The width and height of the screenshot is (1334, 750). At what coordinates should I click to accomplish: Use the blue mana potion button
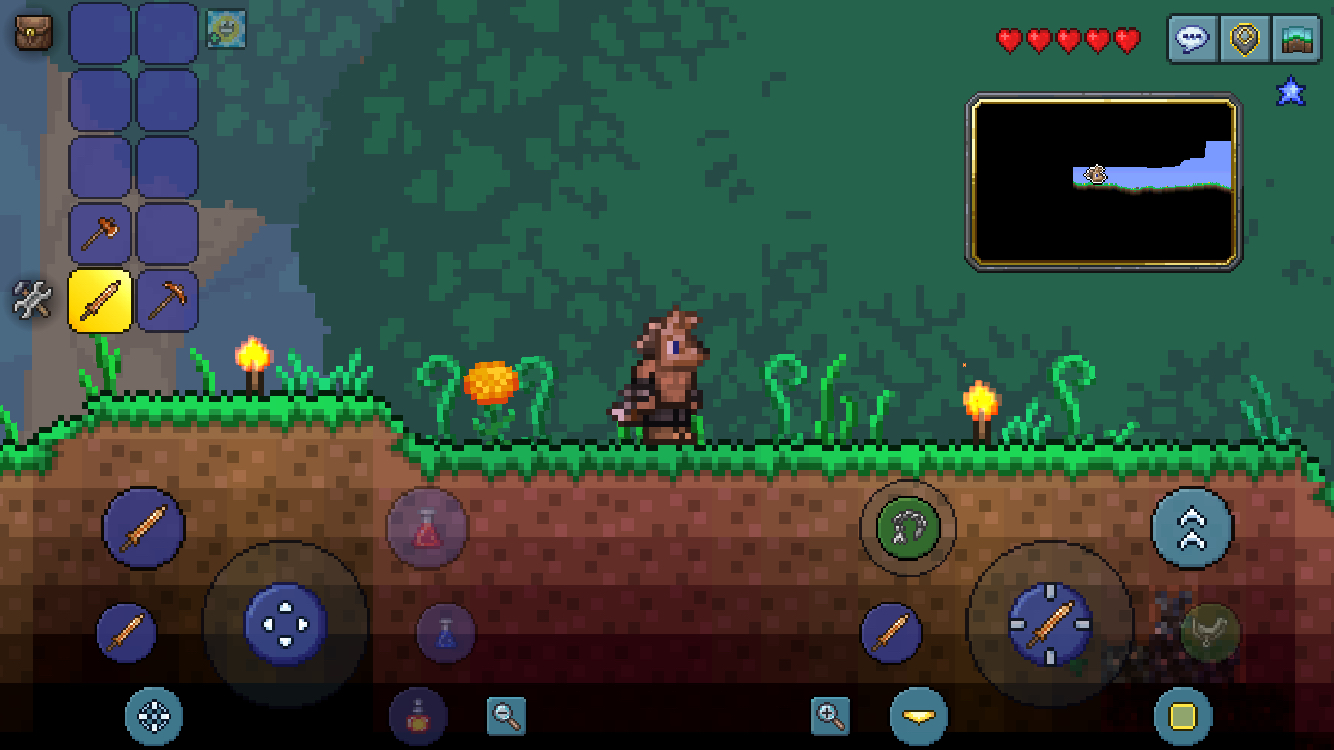[445, 633]
